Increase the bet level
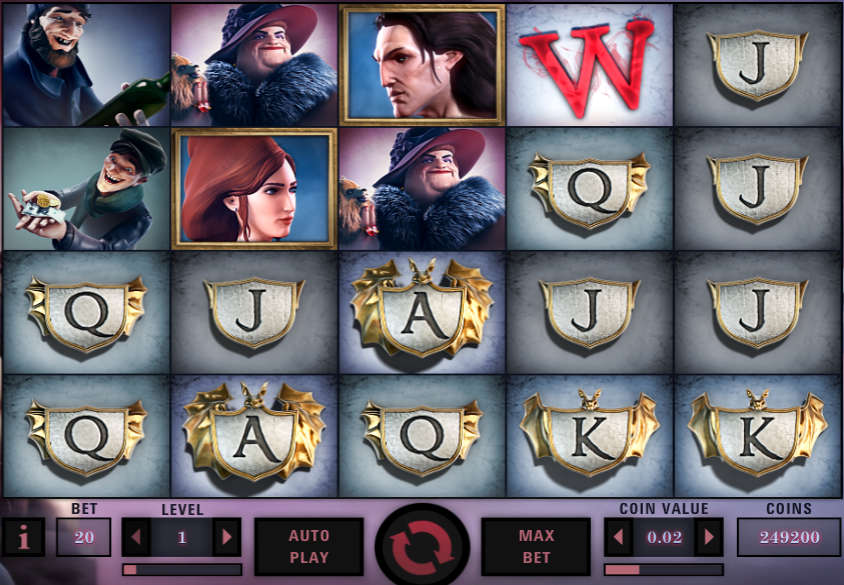This screenshot has height=585, width=844. (227, 537)
